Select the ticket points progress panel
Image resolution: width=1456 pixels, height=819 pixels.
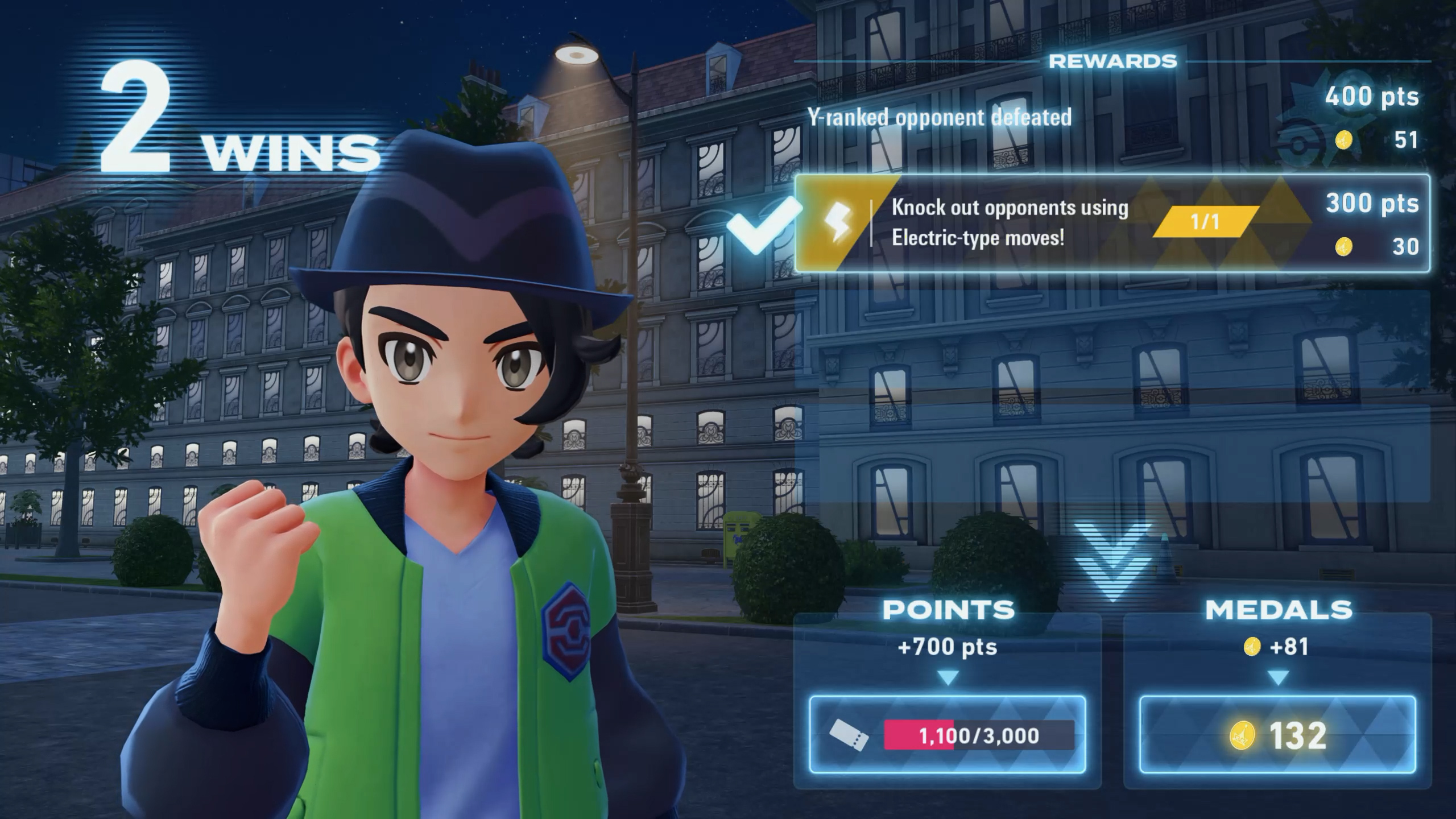click(x=947, y=734)
